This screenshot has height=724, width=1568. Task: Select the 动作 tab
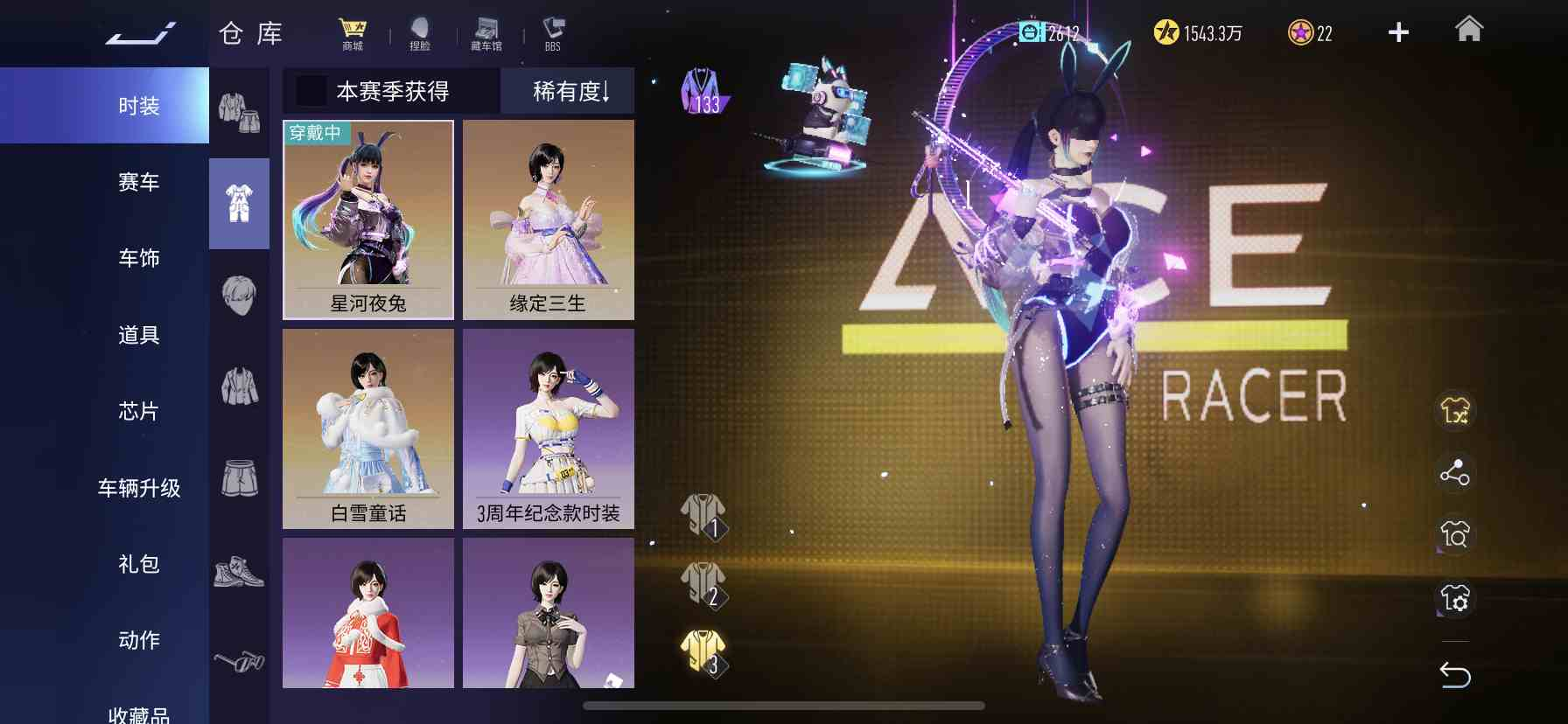point(138,640)
